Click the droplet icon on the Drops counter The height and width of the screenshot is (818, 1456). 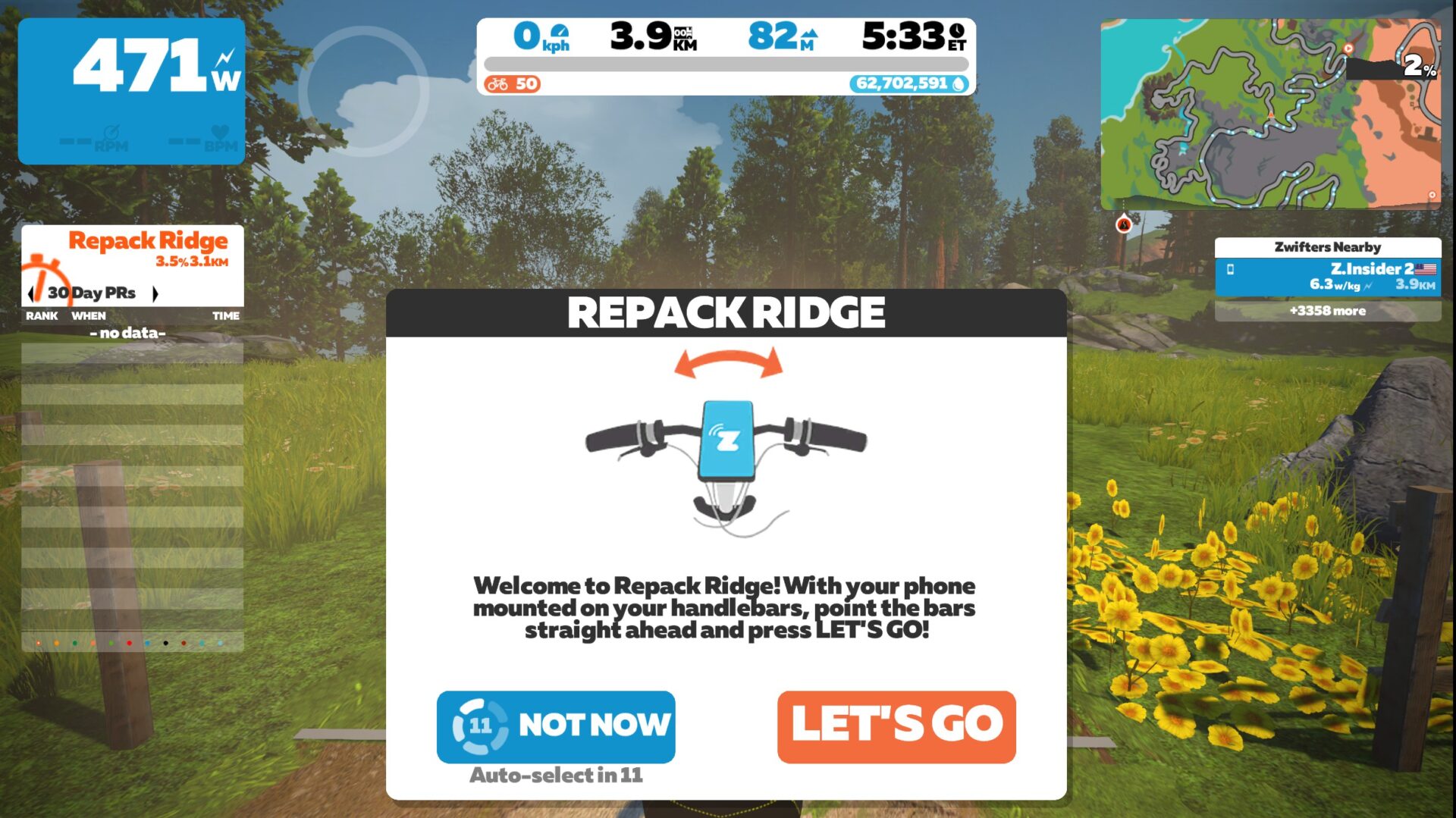point(958,84)
